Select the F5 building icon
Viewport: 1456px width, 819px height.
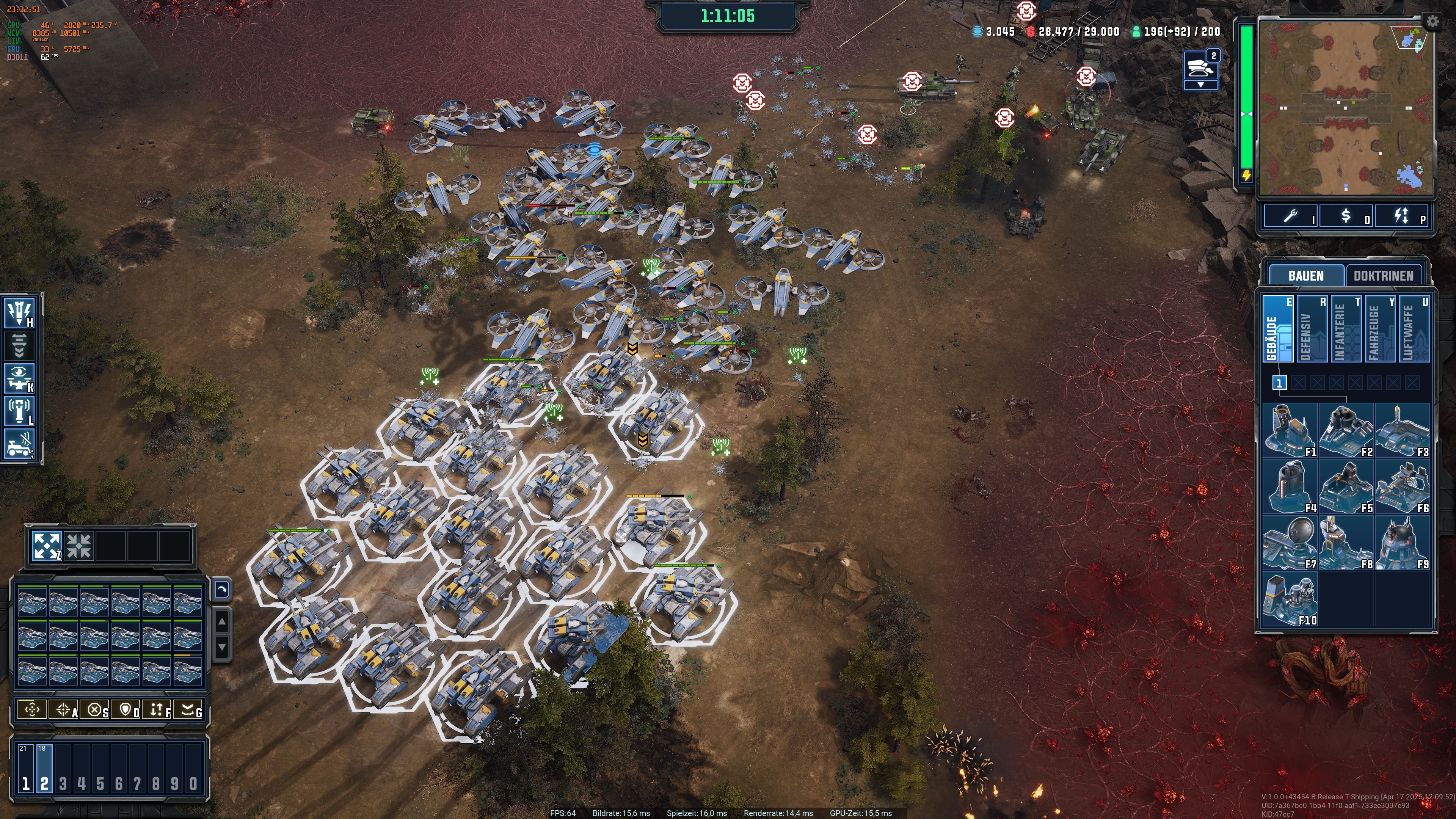1346,486
